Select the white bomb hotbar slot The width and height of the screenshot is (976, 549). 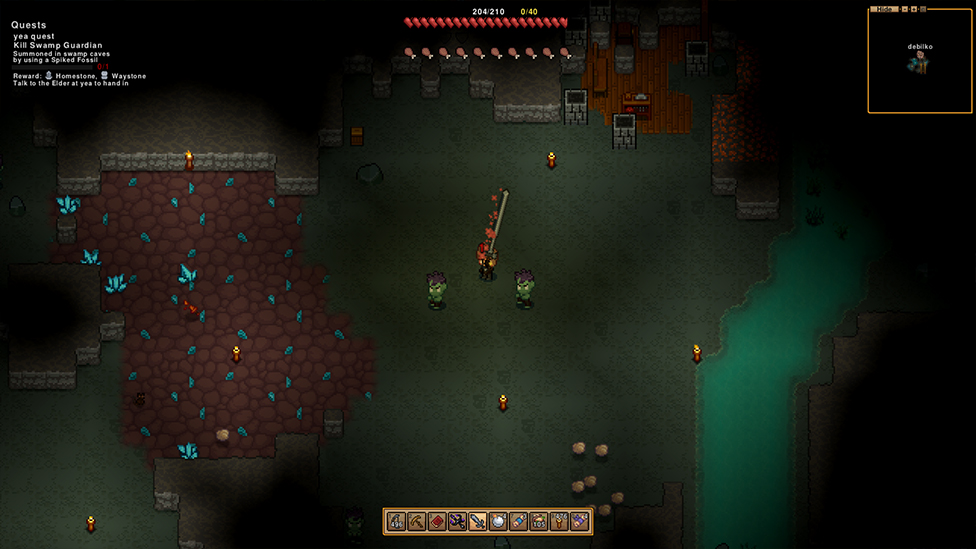[498, 521]
